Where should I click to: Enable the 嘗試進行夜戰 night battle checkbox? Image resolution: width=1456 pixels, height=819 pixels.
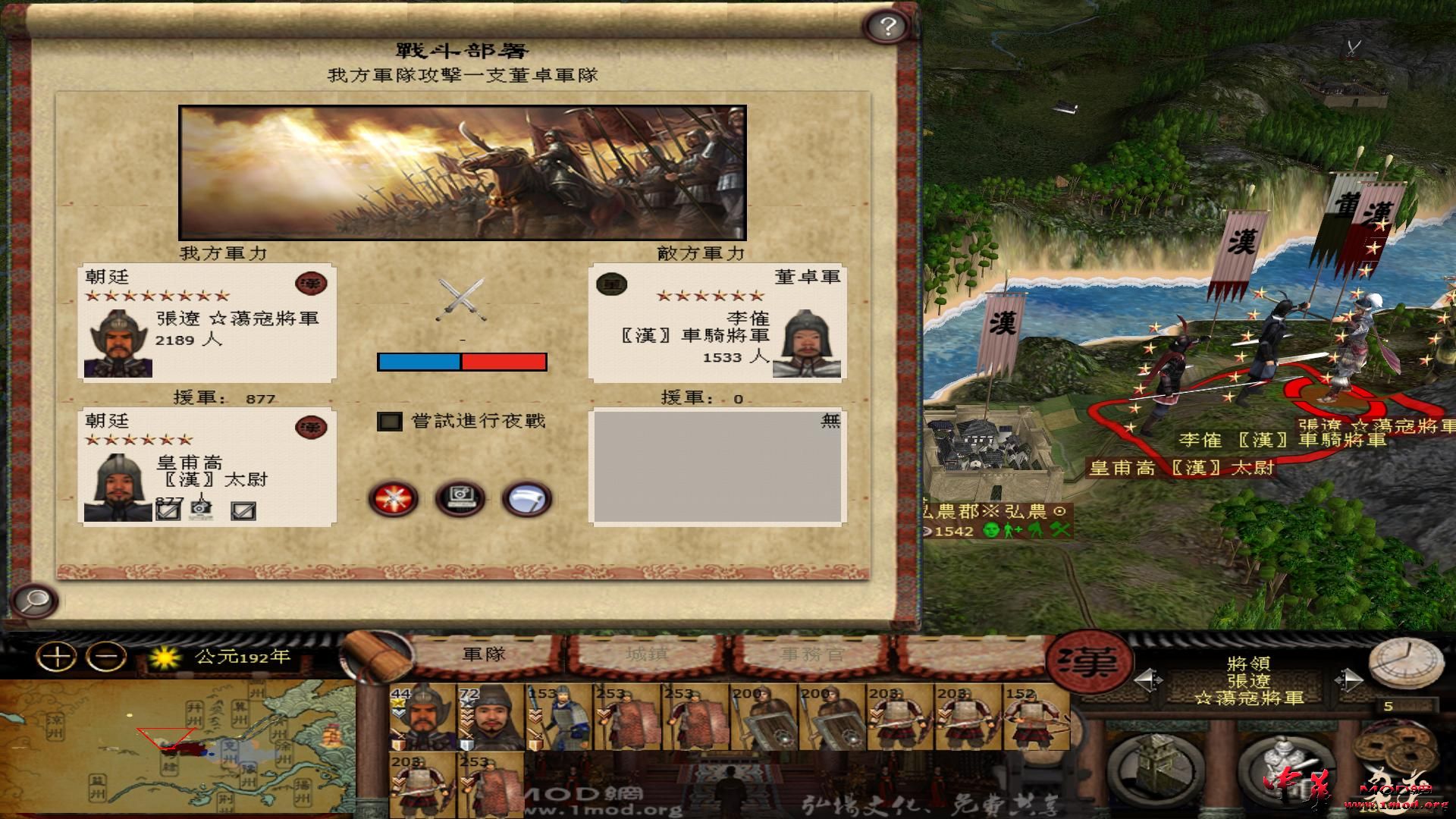pyautogui.click(x=389, y=422)
